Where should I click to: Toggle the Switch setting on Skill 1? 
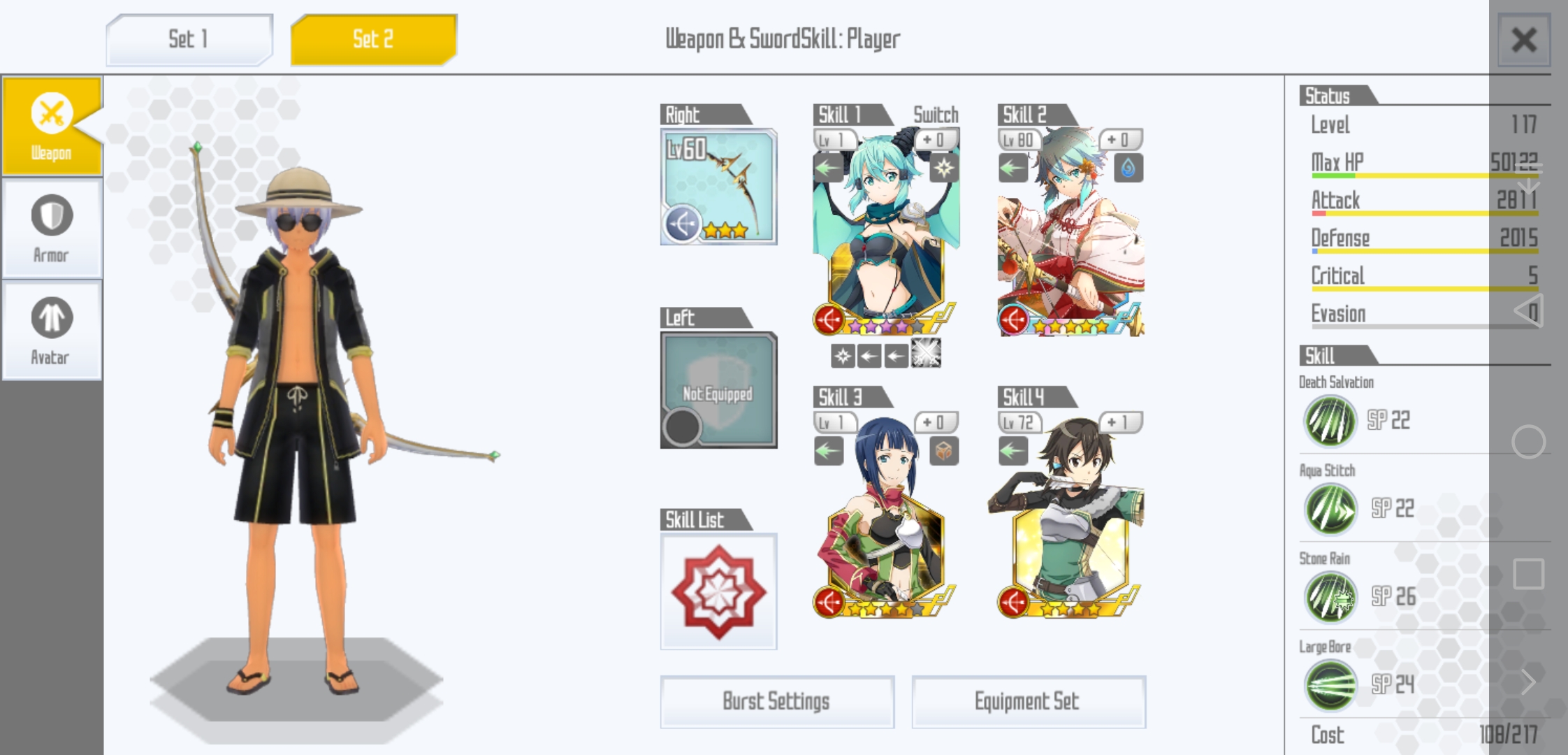coord(936,114)
